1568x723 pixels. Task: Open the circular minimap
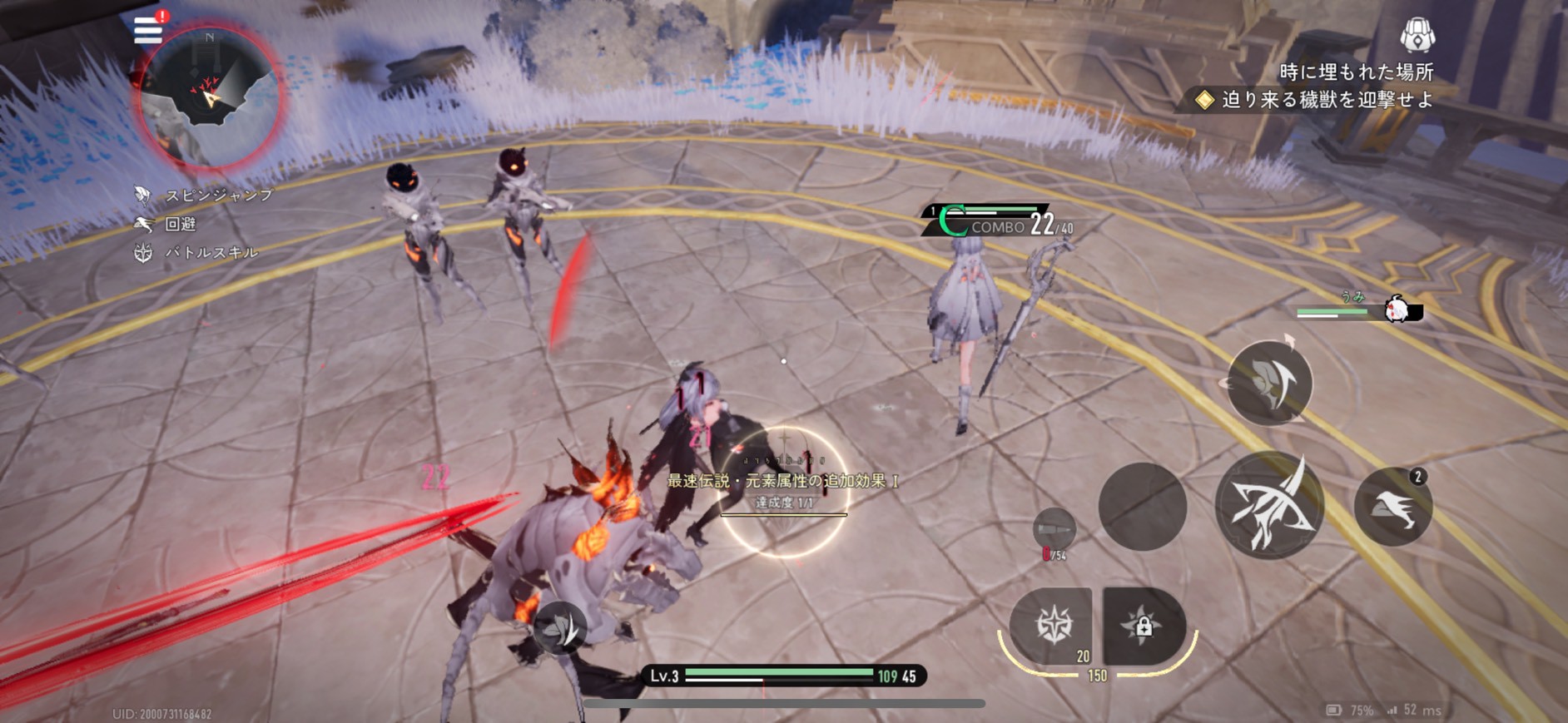208,98
